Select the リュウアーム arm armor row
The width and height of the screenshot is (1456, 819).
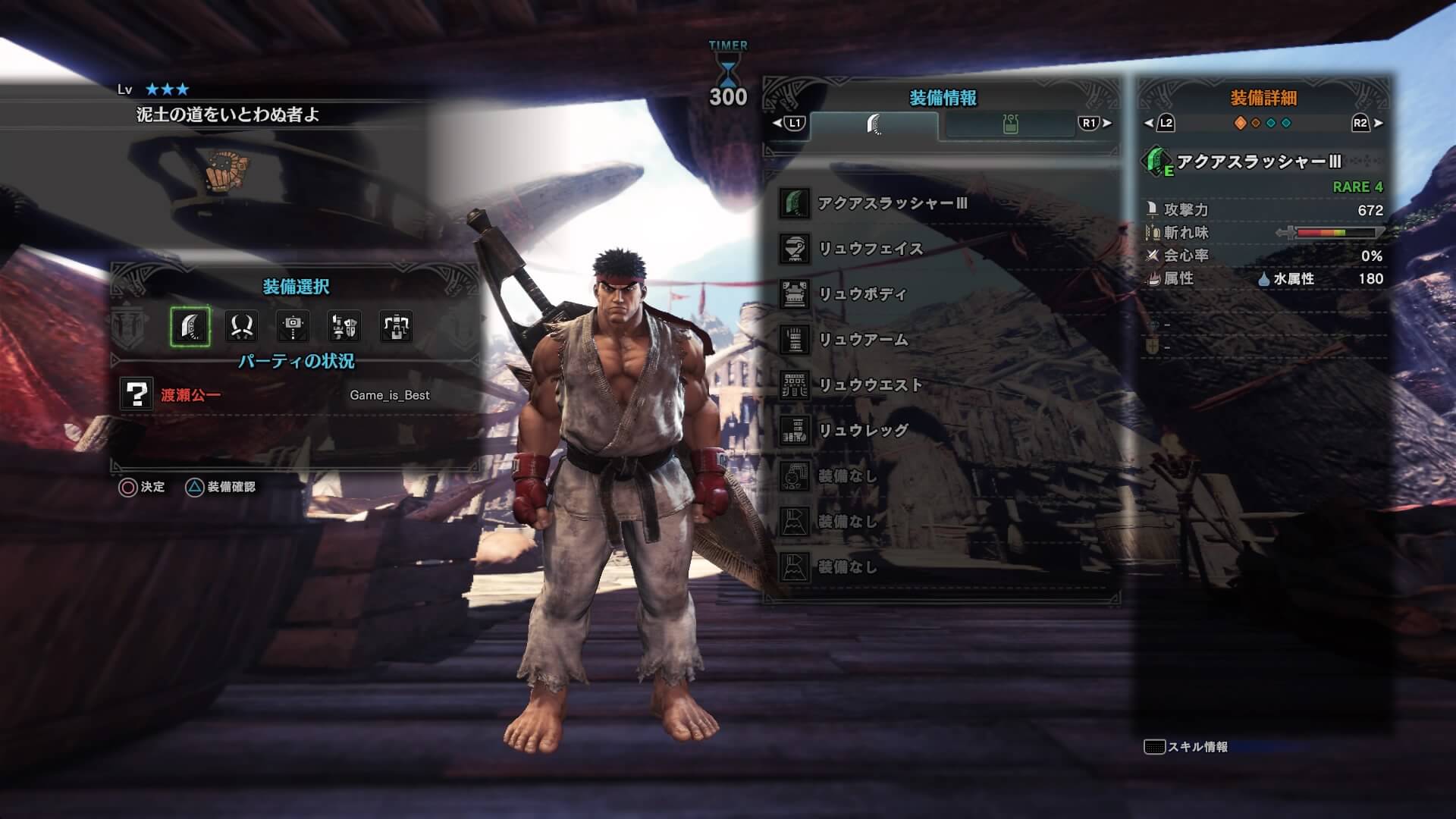click(x=863, y=340)
